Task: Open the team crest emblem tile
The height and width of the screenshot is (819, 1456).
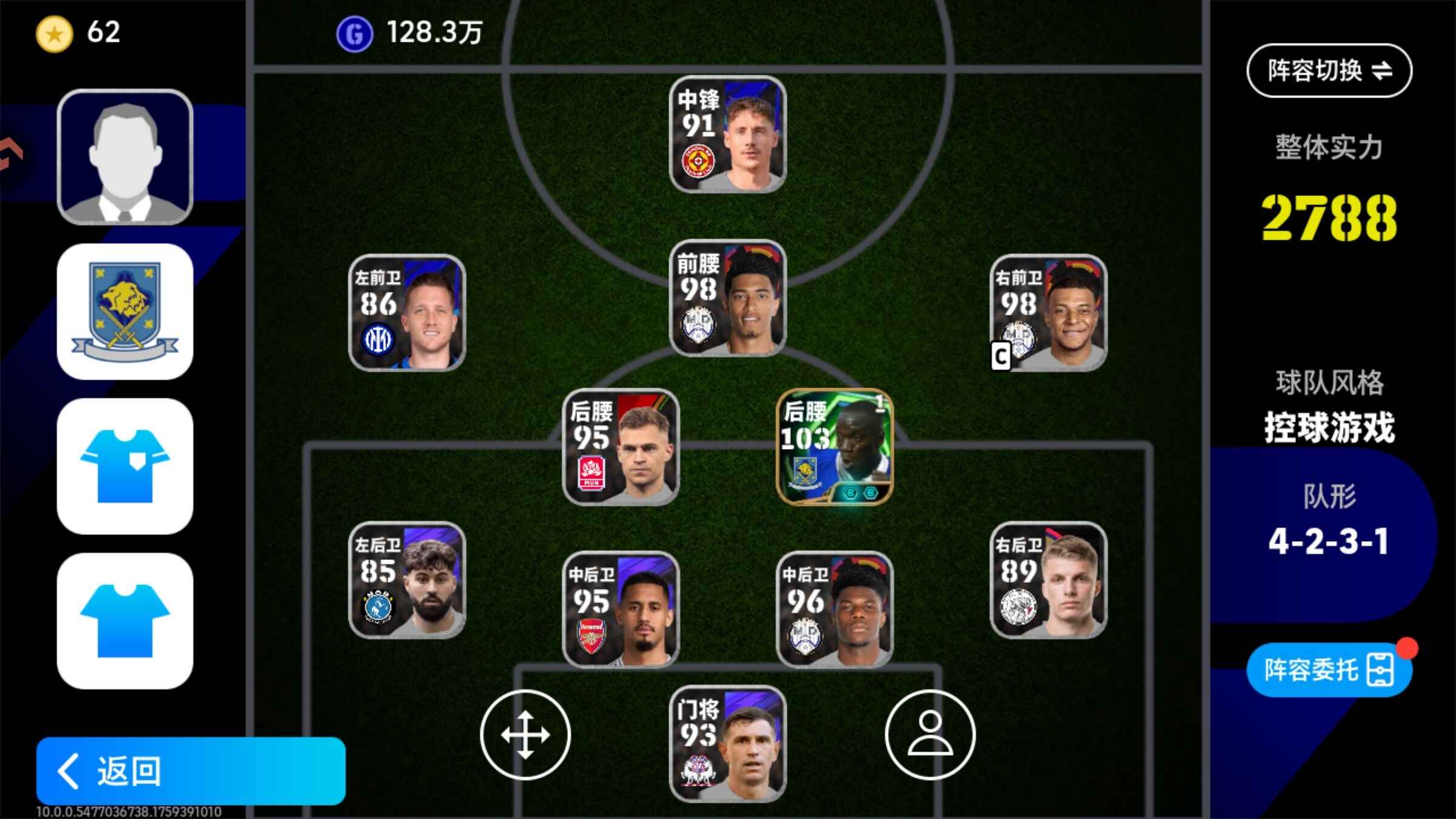Action: [x=125, y=312]
